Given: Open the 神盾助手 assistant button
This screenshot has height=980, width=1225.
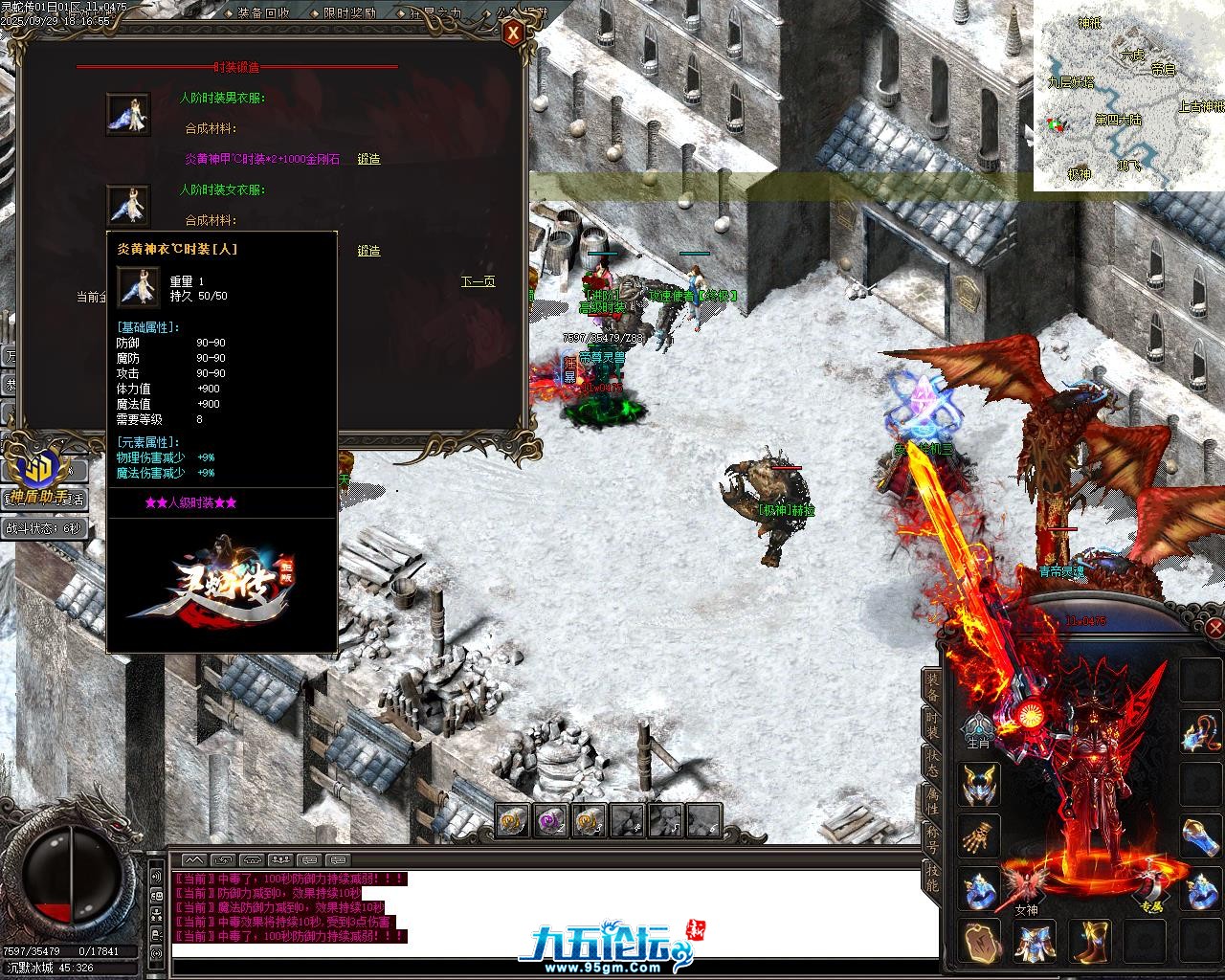Looking at the screenshot, I should (x=40, y=477).
